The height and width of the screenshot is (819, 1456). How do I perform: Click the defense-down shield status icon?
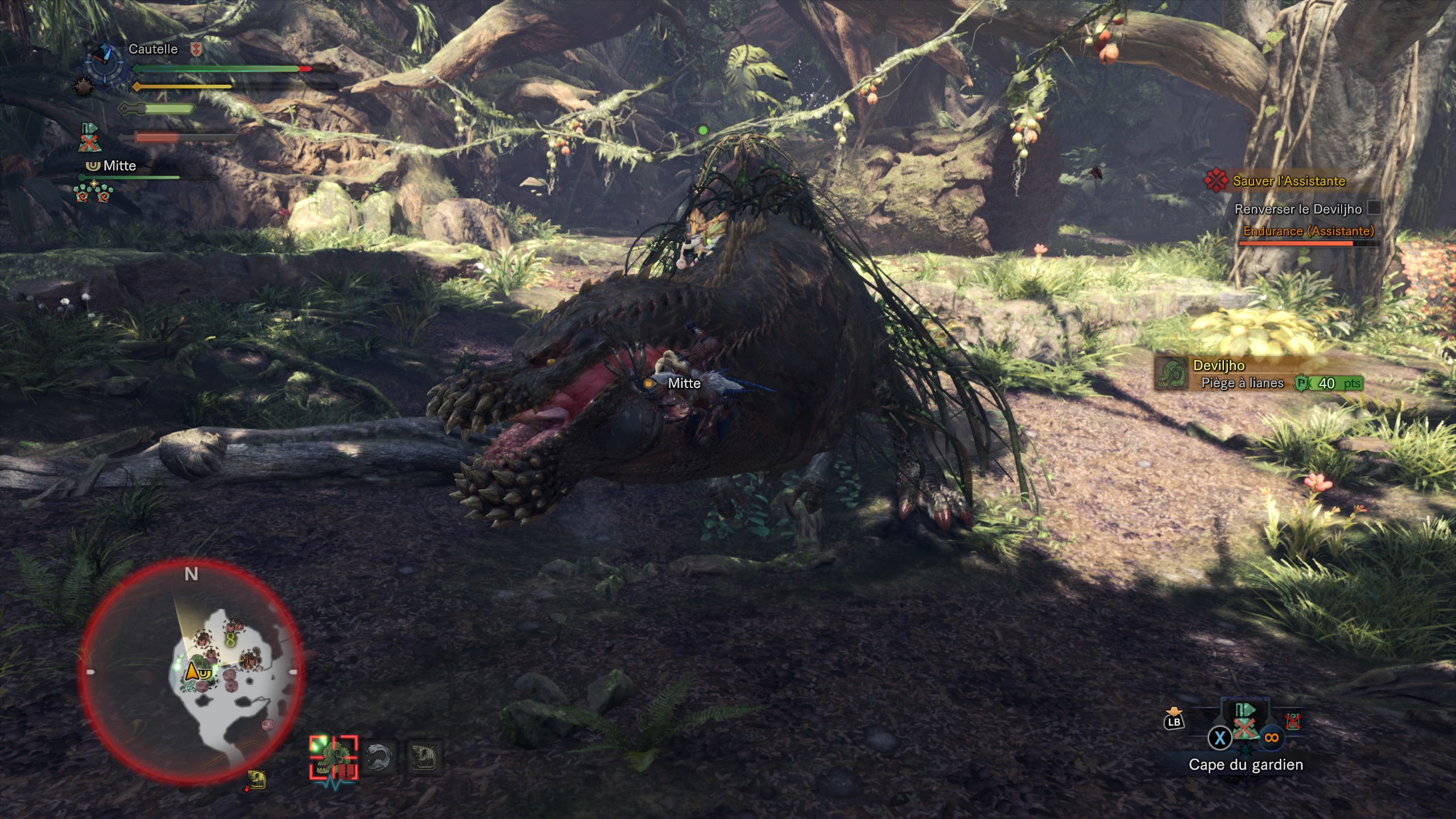196,49
